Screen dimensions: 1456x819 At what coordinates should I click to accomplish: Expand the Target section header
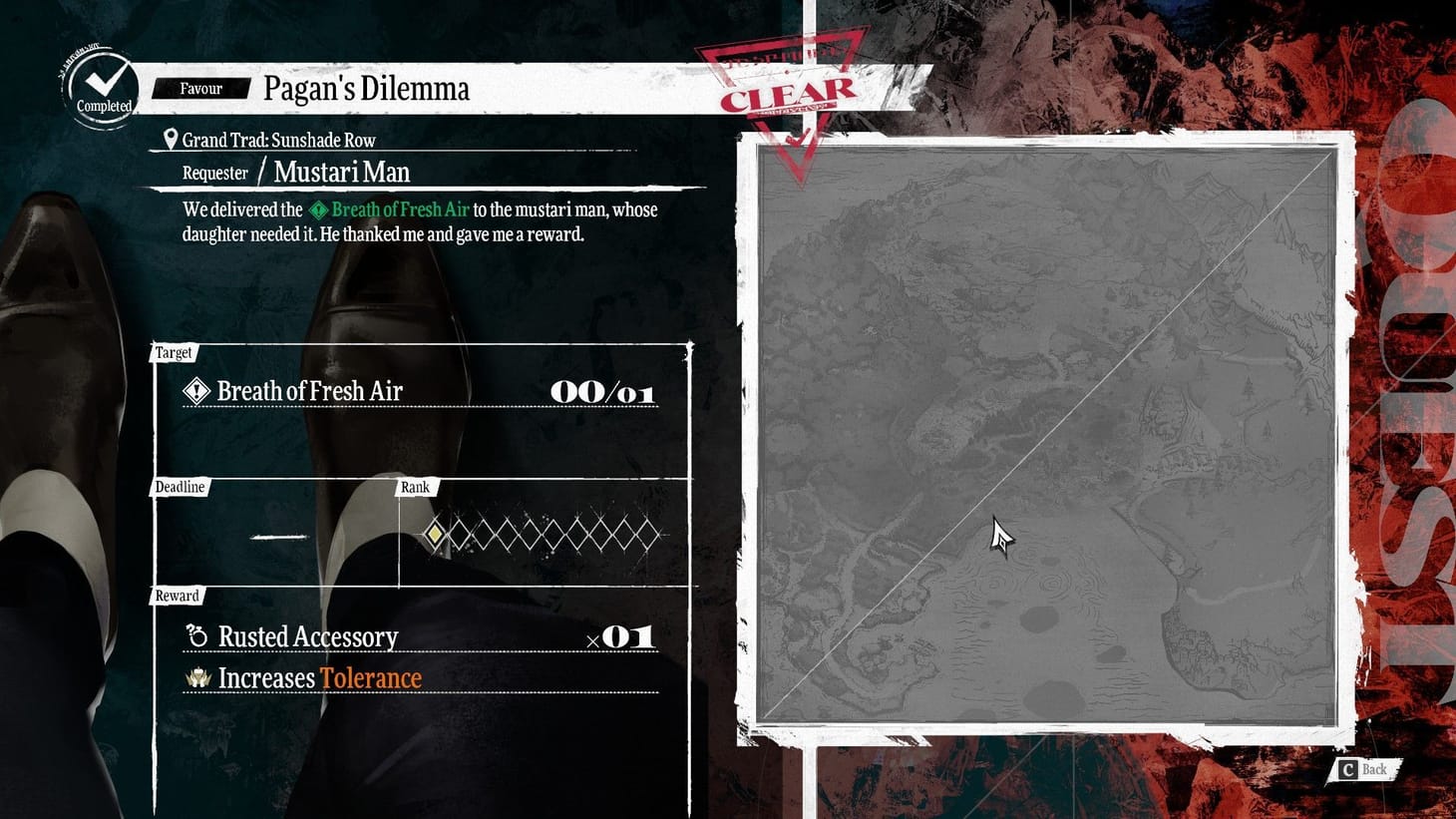[175, 352]
